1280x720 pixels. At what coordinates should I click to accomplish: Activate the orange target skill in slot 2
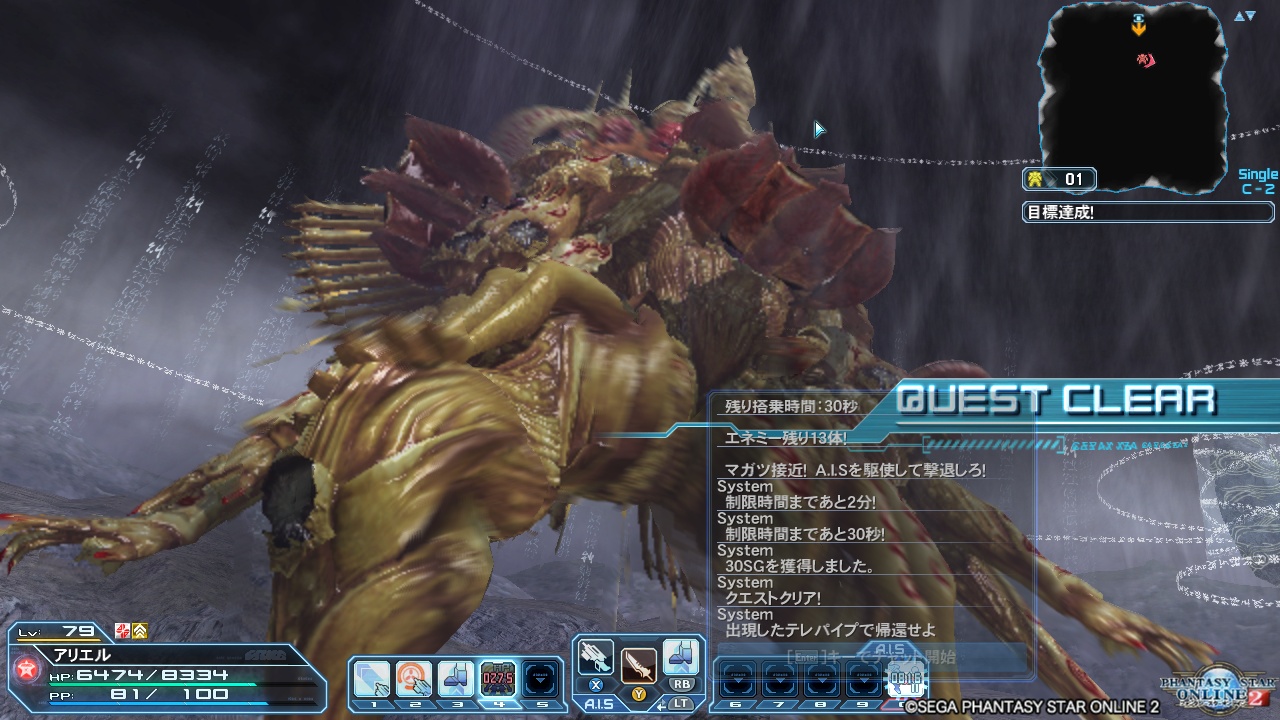coord(414,679)
